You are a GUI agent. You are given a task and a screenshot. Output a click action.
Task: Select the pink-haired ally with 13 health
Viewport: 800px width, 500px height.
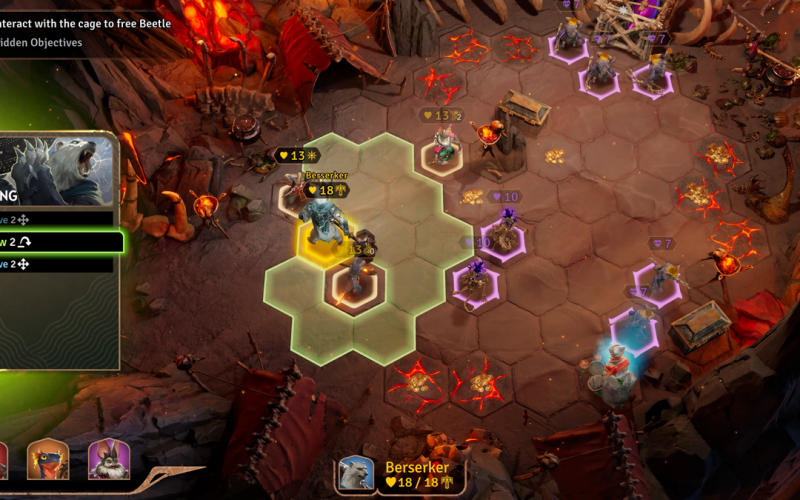click(441, 146)
